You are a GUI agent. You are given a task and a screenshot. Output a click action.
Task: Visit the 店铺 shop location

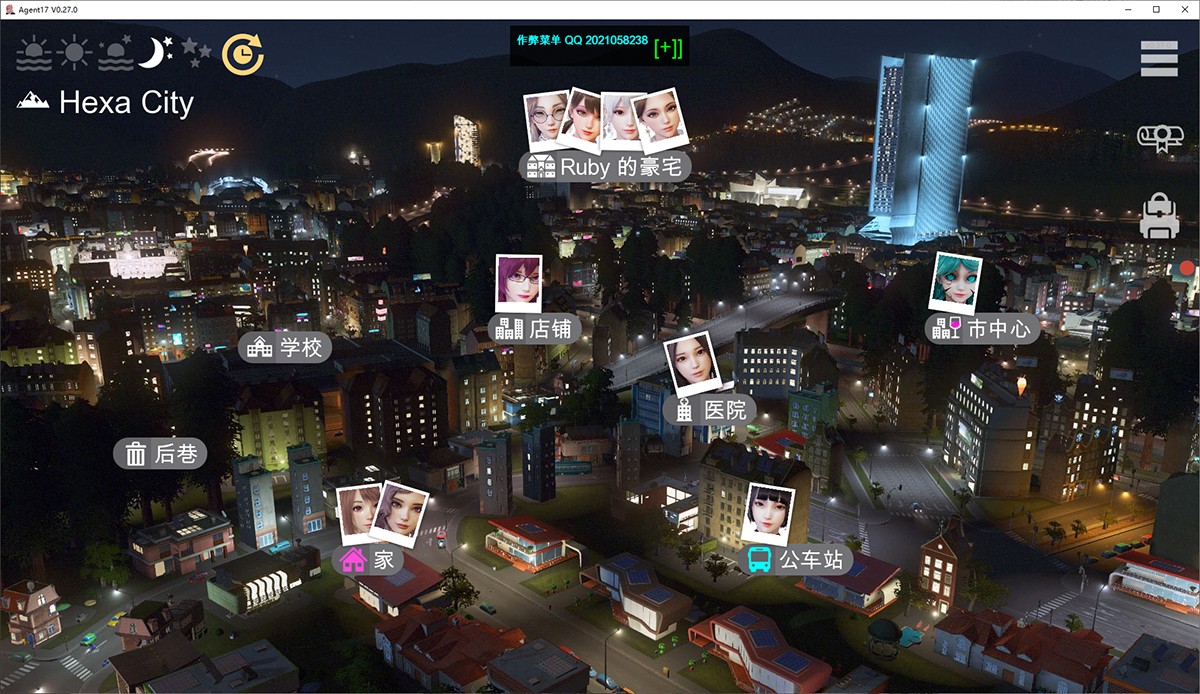(534, 328)
